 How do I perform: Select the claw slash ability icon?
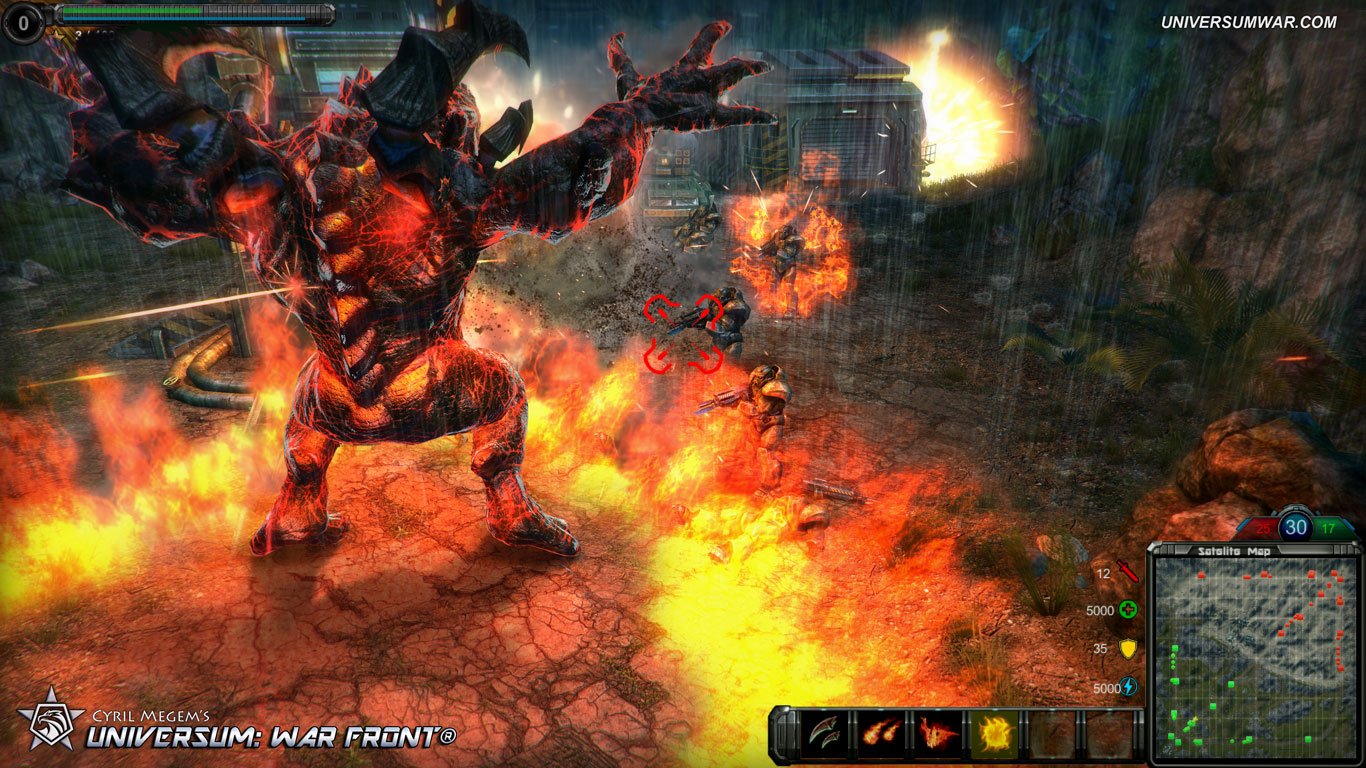pos(823,733)
